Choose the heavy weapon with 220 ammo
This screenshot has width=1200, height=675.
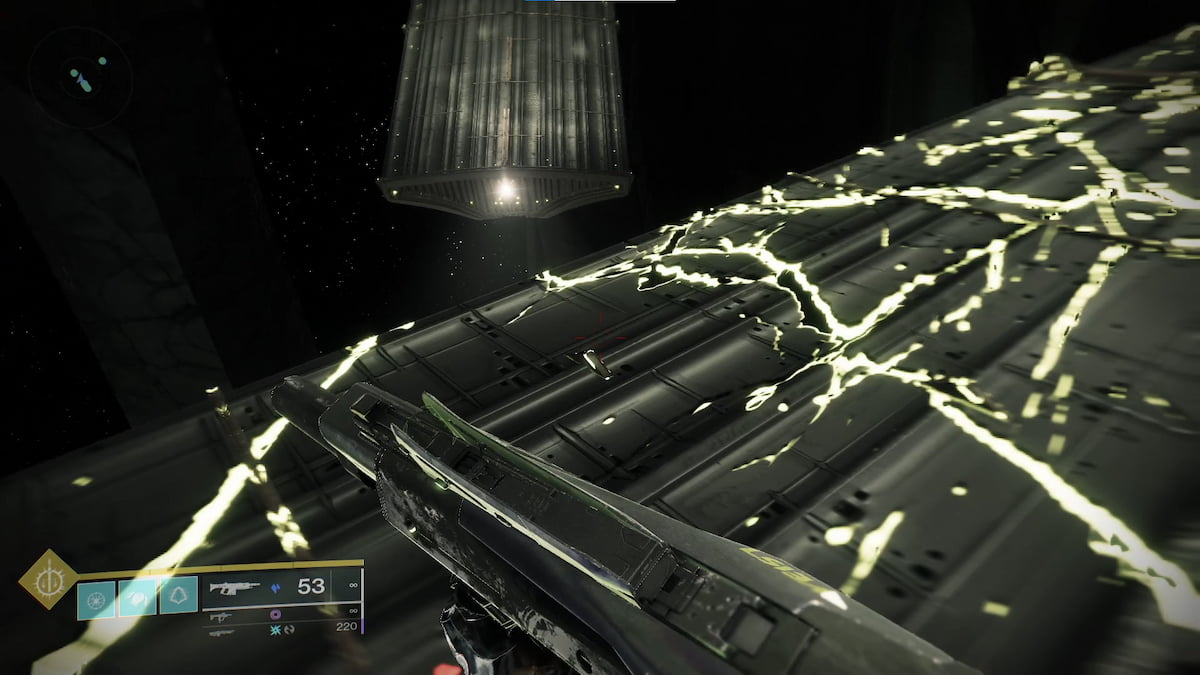222,630
